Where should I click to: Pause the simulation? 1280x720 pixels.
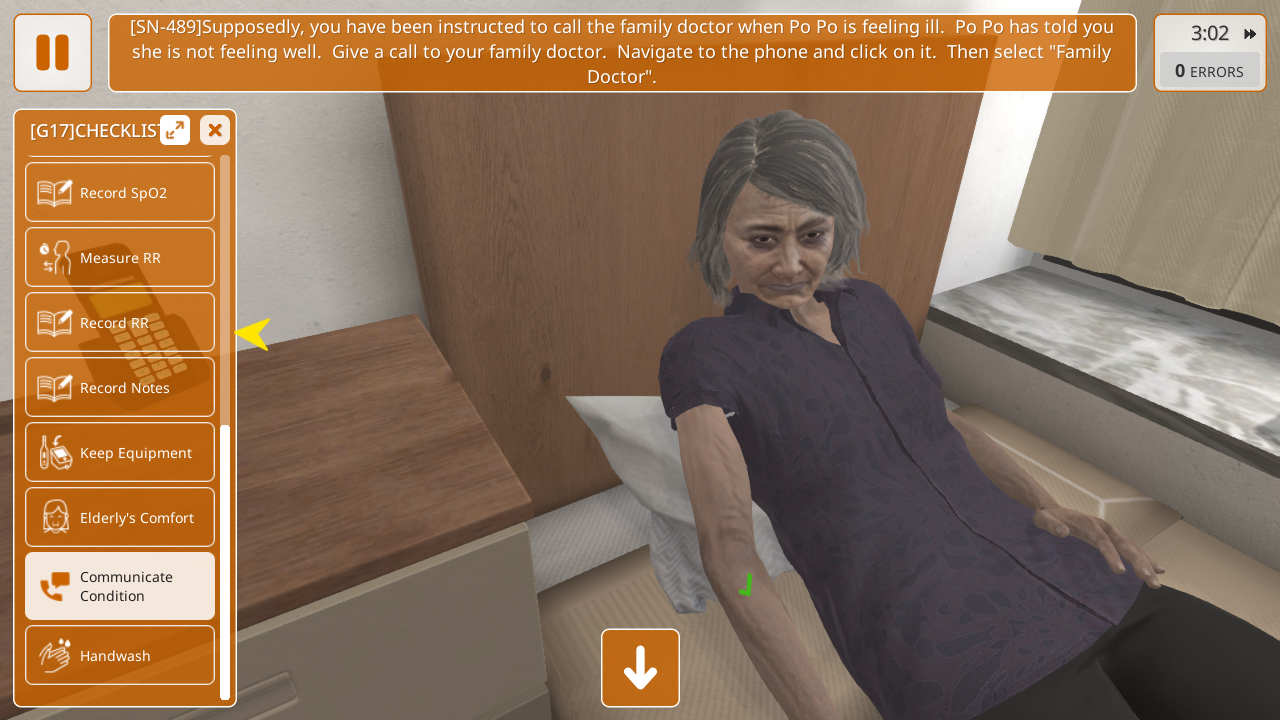(52, 52)
